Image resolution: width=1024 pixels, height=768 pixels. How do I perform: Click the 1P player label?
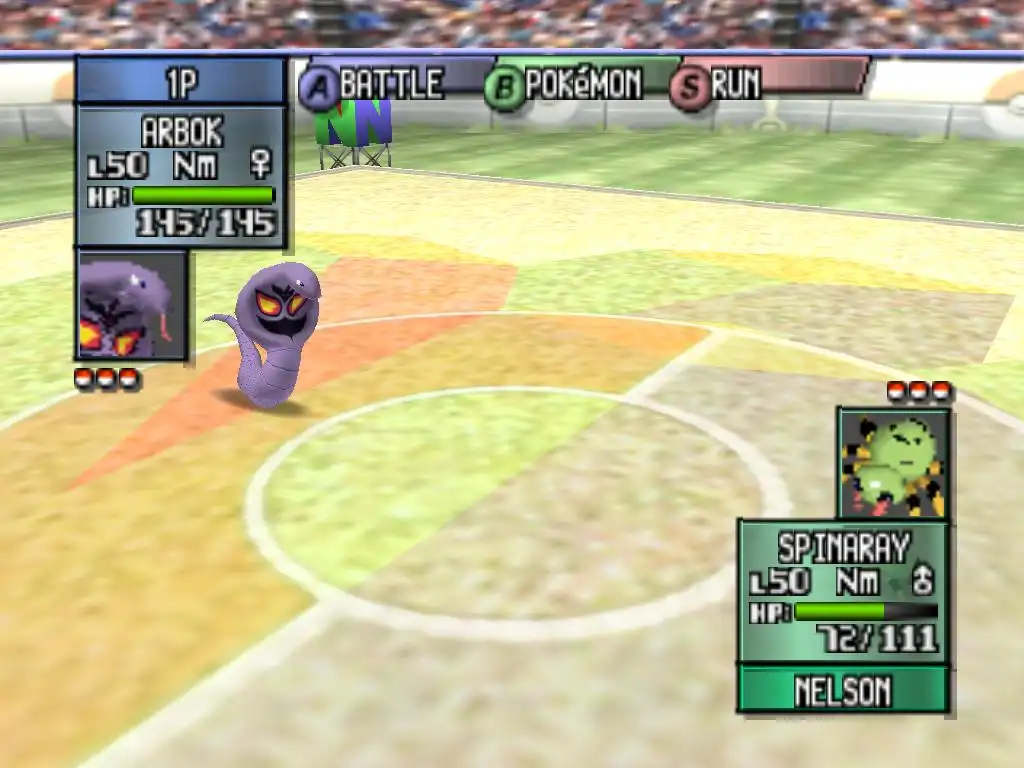click(181, 82)
